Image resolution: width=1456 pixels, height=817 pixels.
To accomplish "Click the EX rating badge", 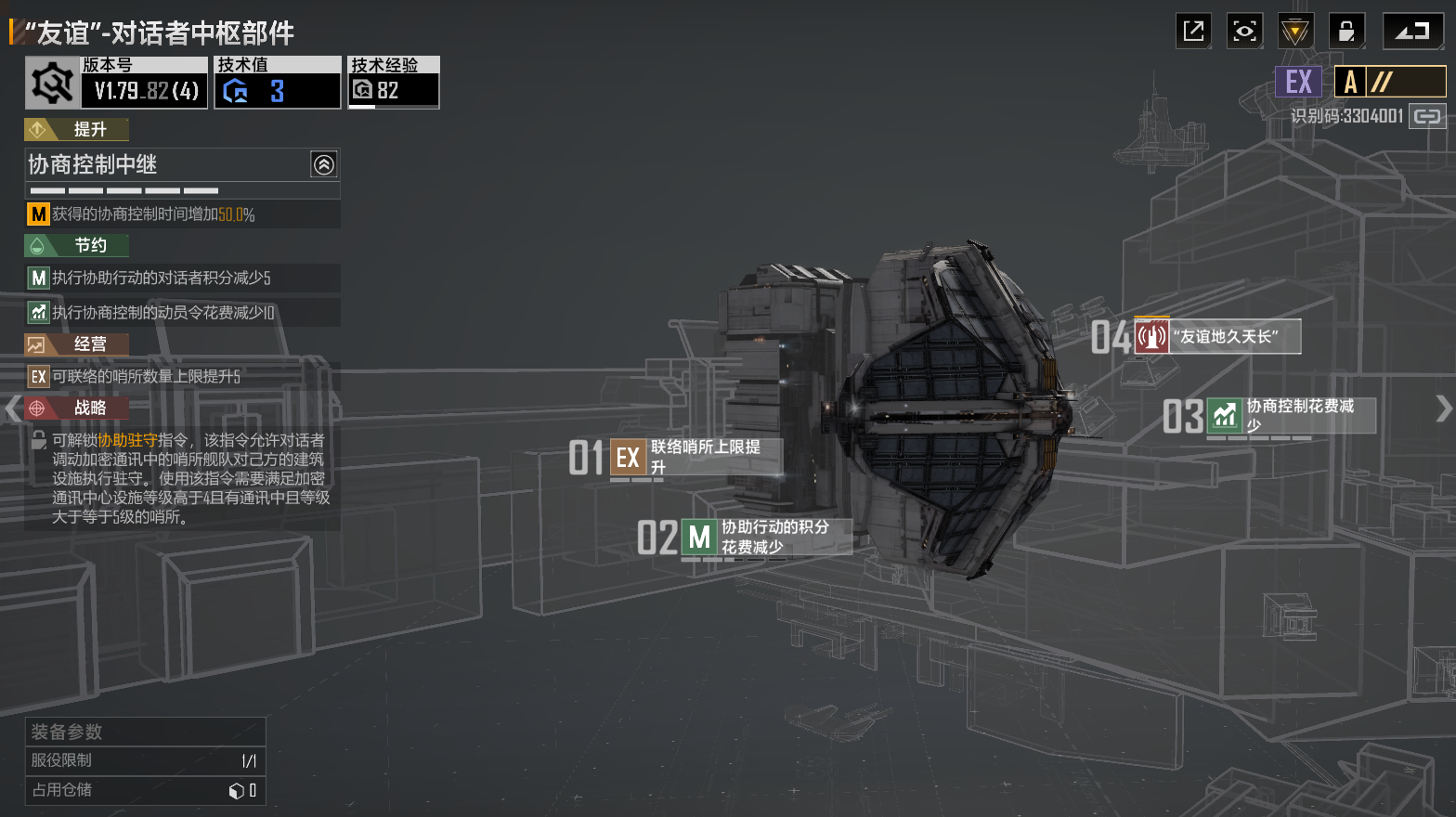I will tap(1298, 82).
